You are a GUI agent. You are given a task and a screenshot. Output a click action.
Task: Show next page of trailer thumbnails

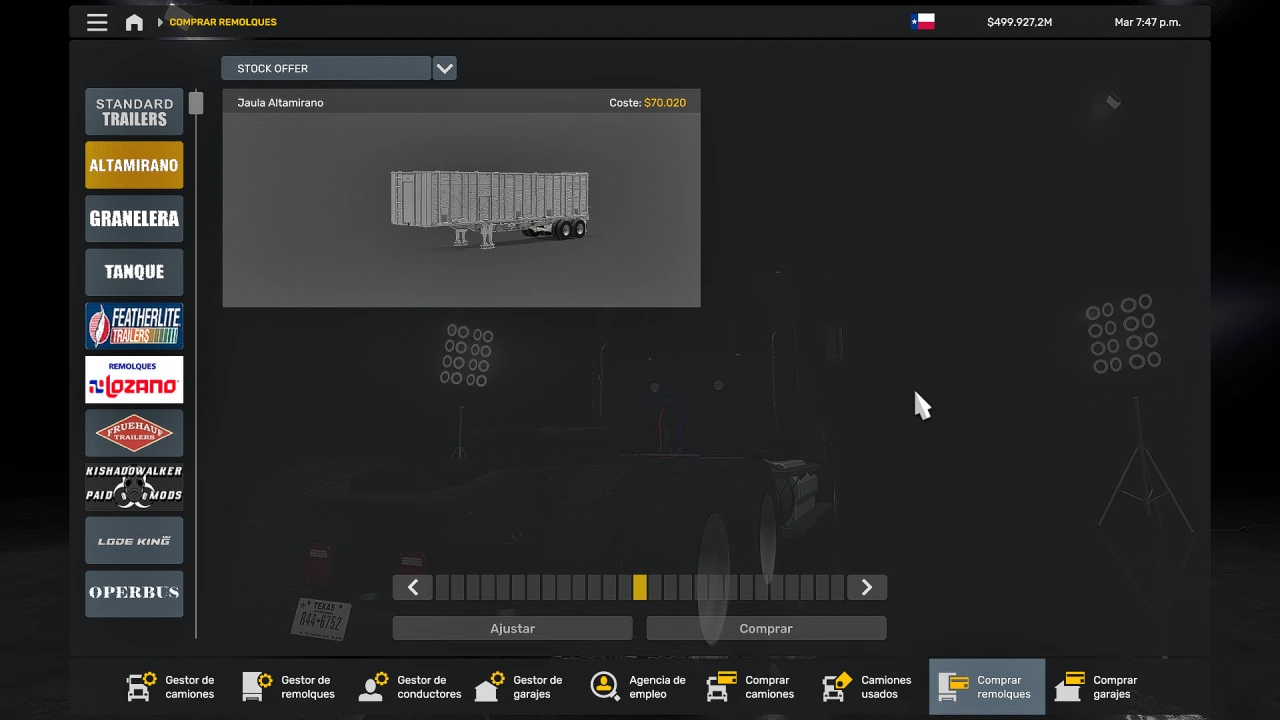pyautogui.click(x=866, y=587)
